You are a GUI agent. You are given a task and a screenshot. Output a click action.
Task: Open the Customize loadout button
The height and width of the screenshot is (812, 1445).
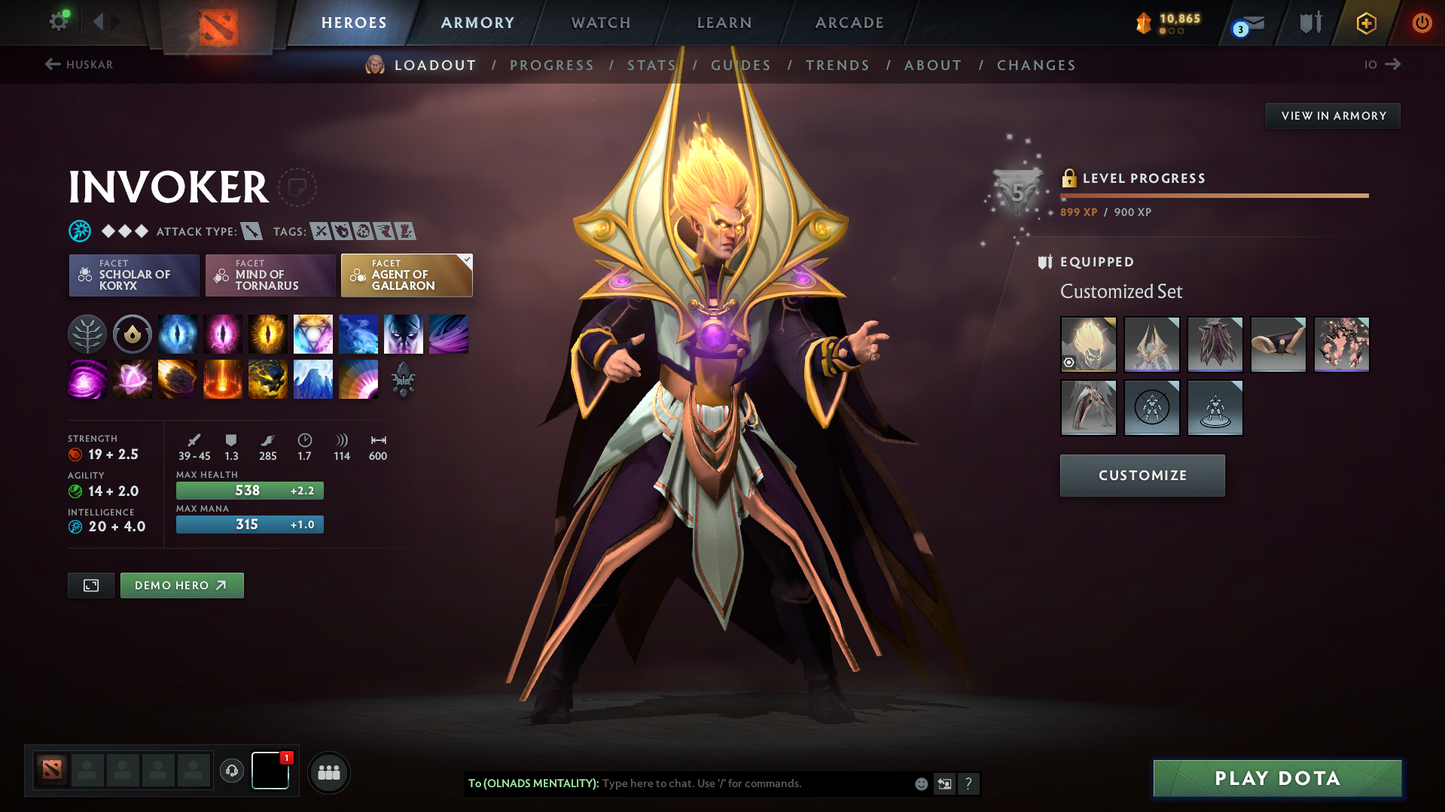[1142, 475]
